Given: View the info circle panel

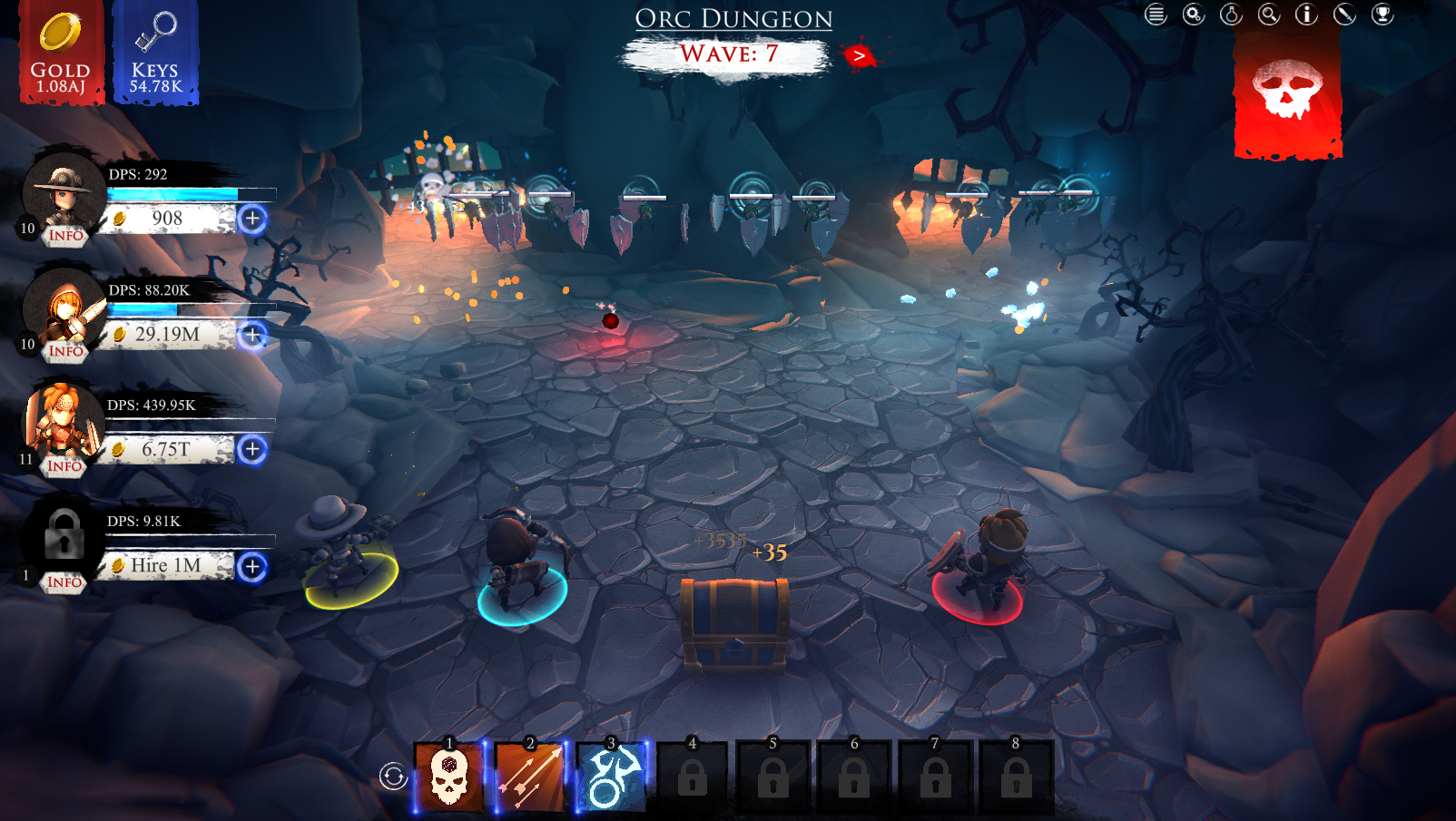Looking at the screenshot, I should point(1306,15).
